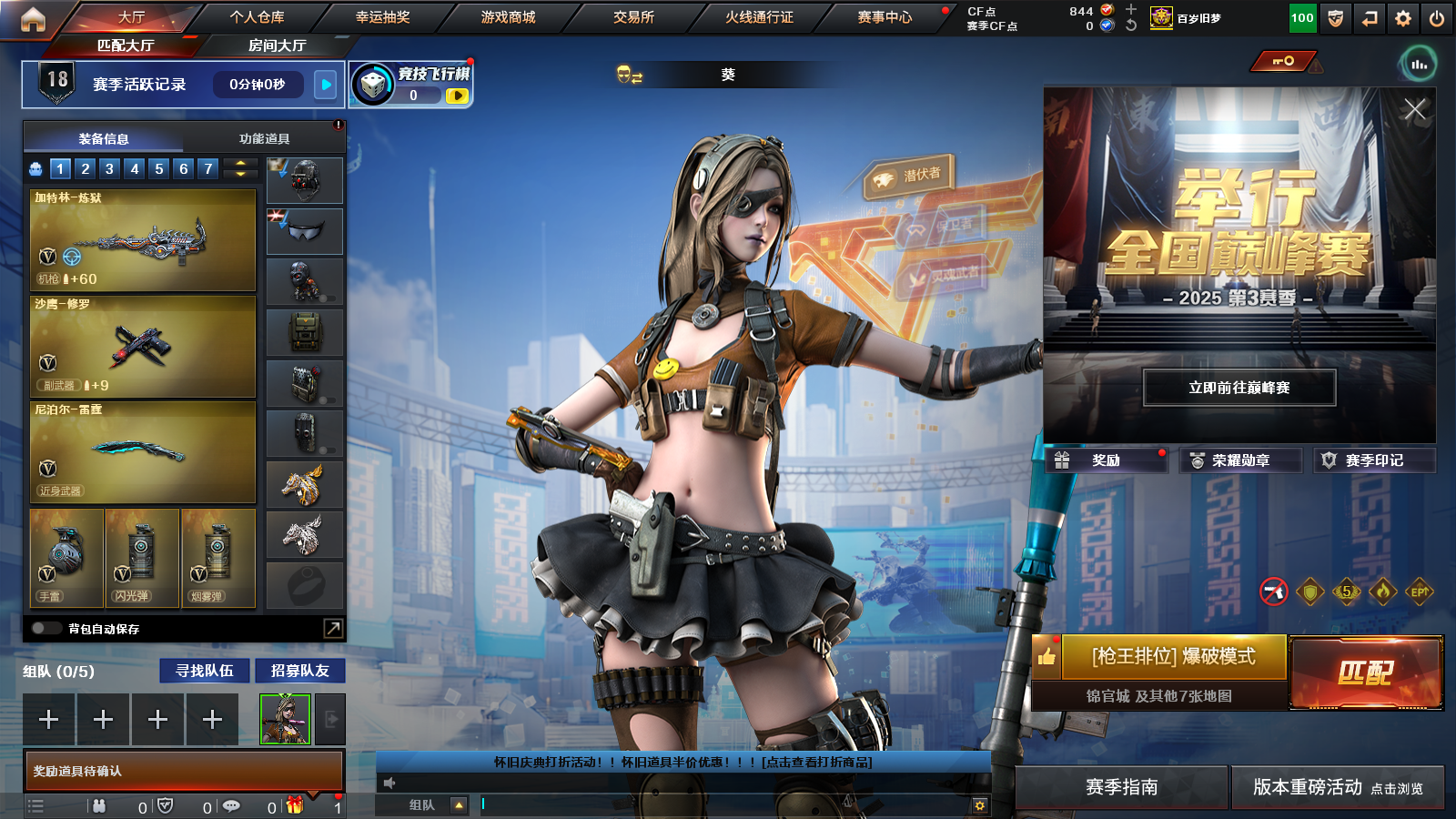Screen dimensions: 1456x819
Task: Open the 幸运抽奖 lucky draw
Action: click(x=382, y=17)
